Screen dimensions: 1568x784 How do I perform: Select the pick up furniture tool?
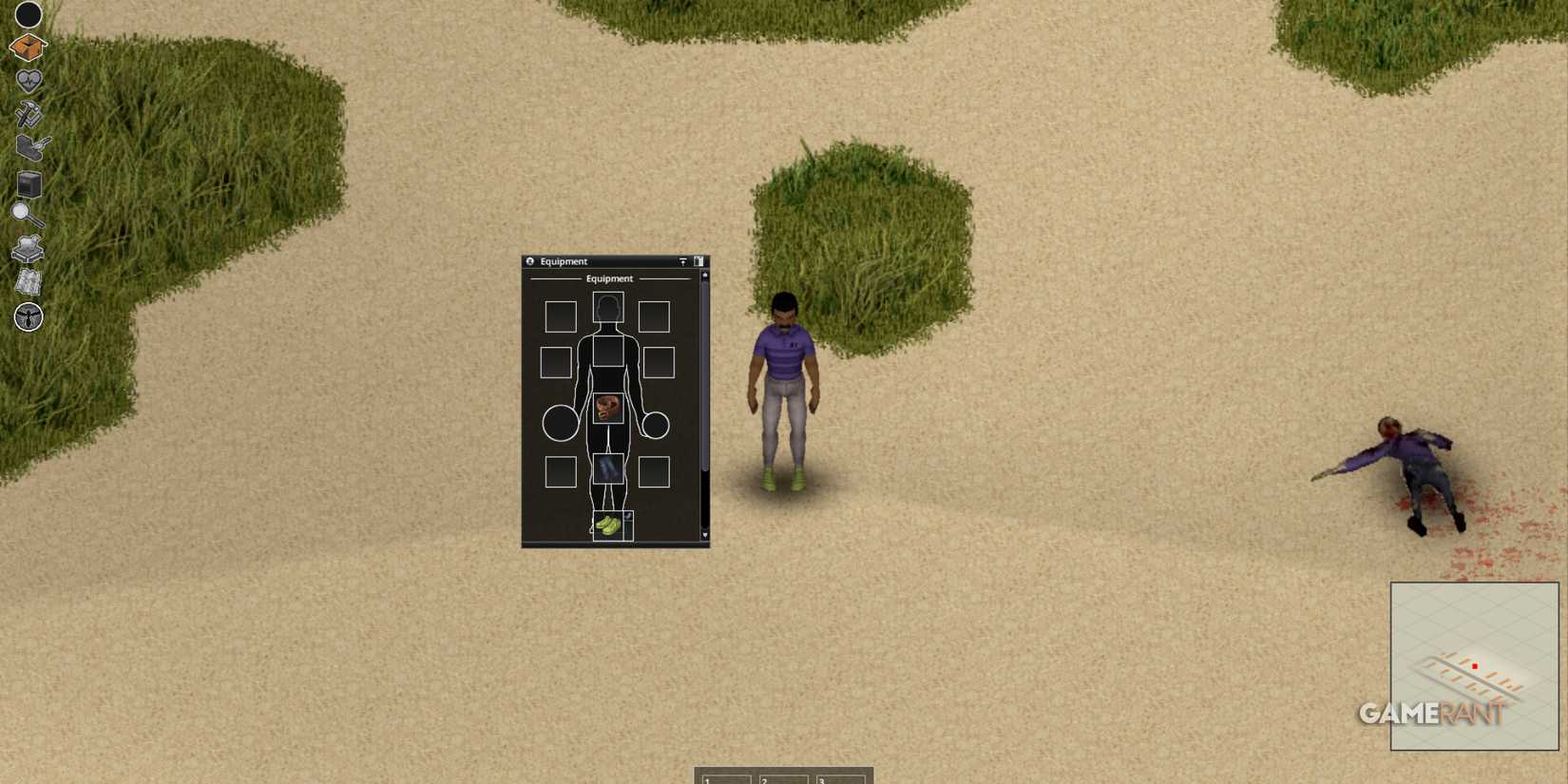[x=29, y=149]
